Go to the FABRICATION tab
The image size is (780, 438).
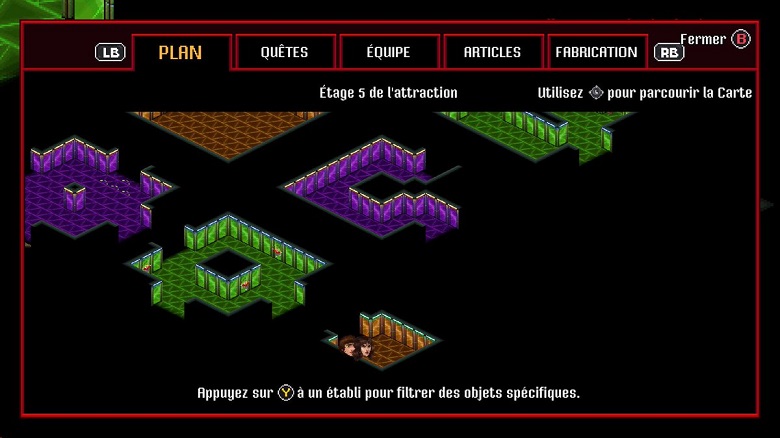click(596, 52)
